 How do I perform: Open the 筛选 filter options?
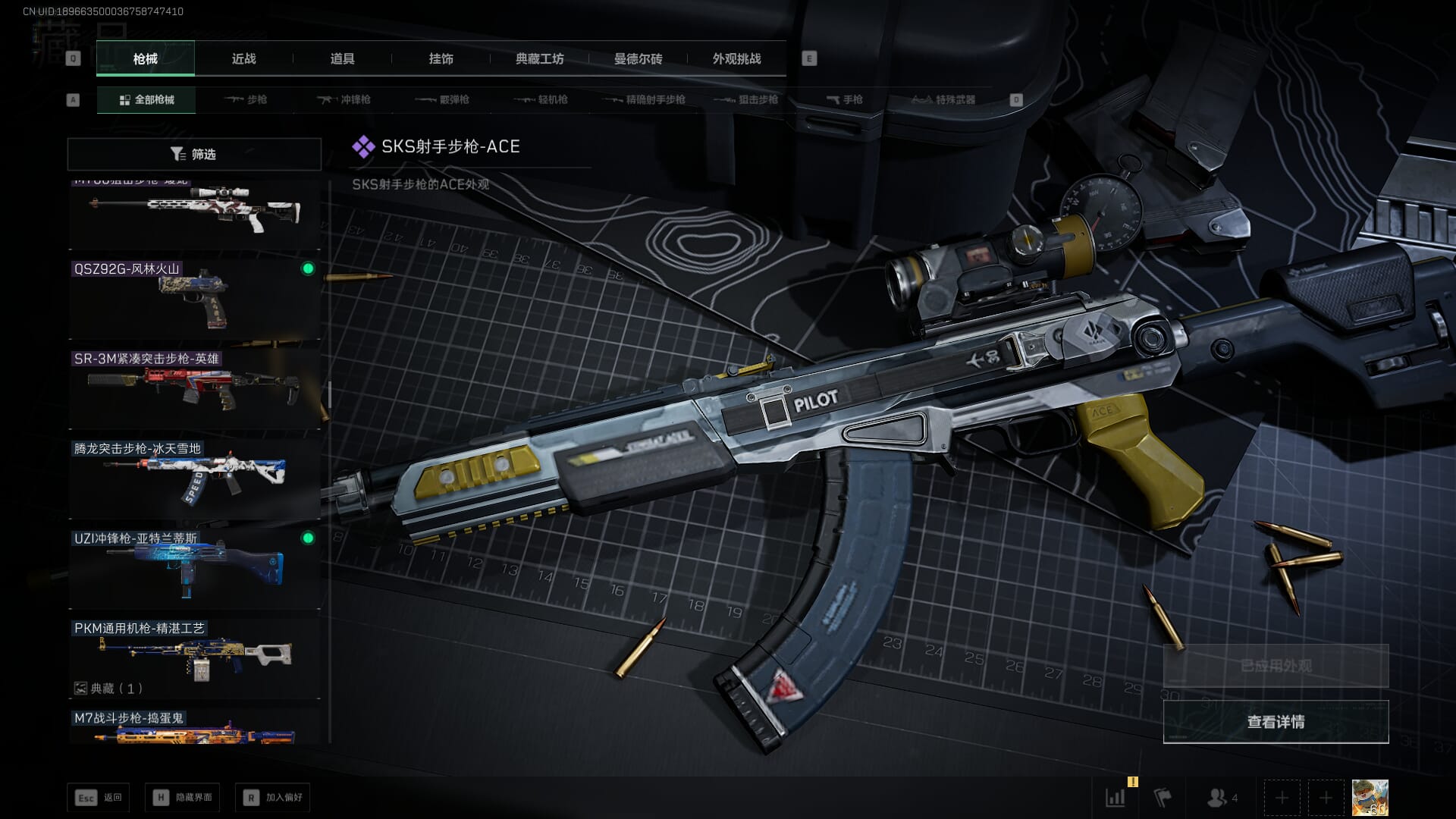coord(194,154)
